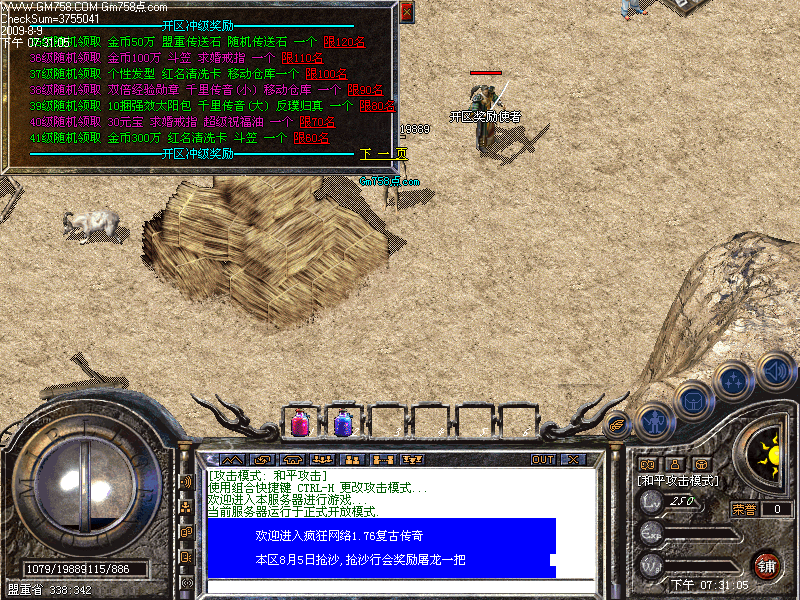This screenshot has height=600, width=800.
Task: Open the bag inventory round button
Action: [694, 401]
